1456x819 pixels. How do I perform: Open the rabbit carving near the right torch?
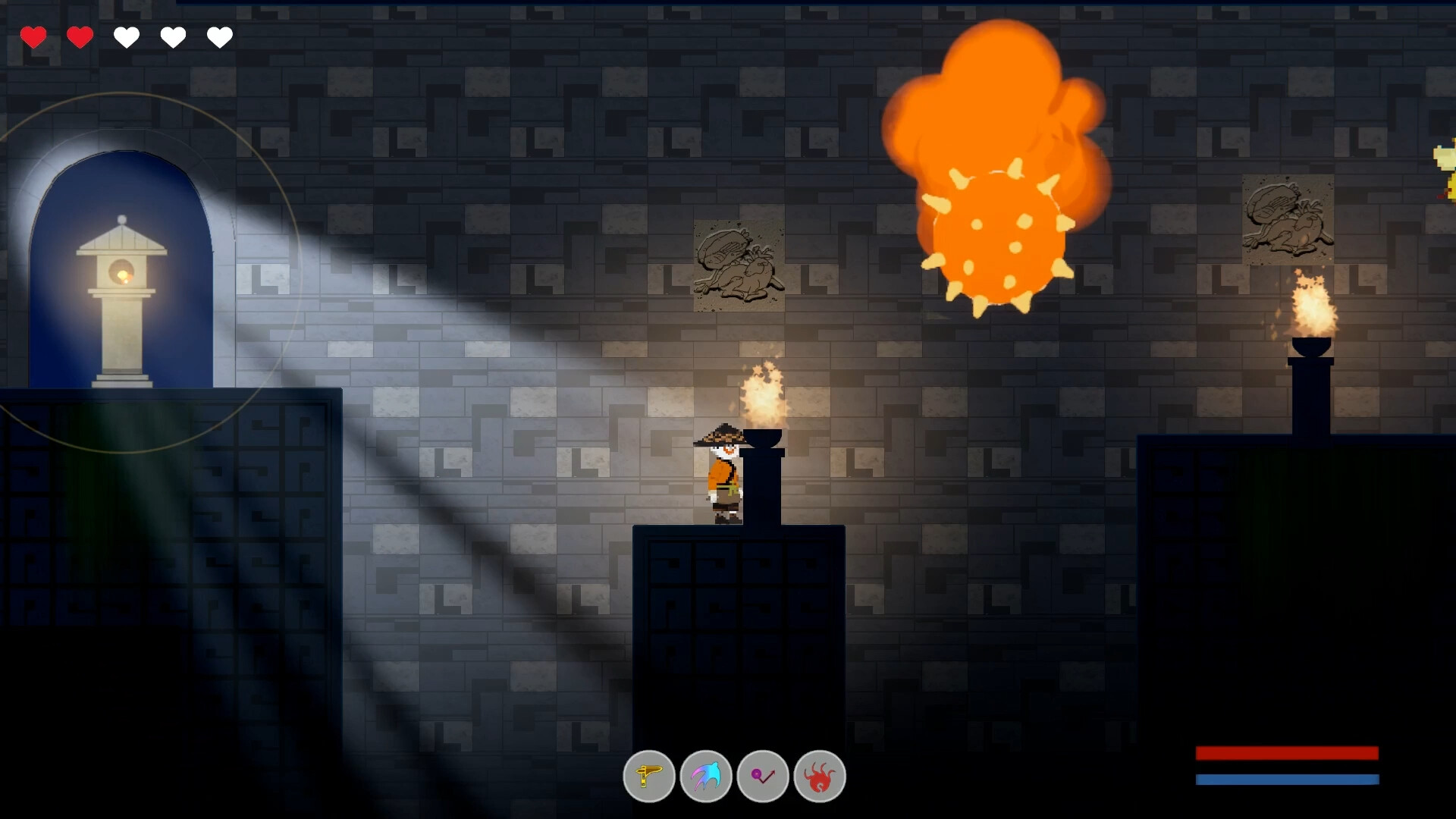pos(1287,220)
